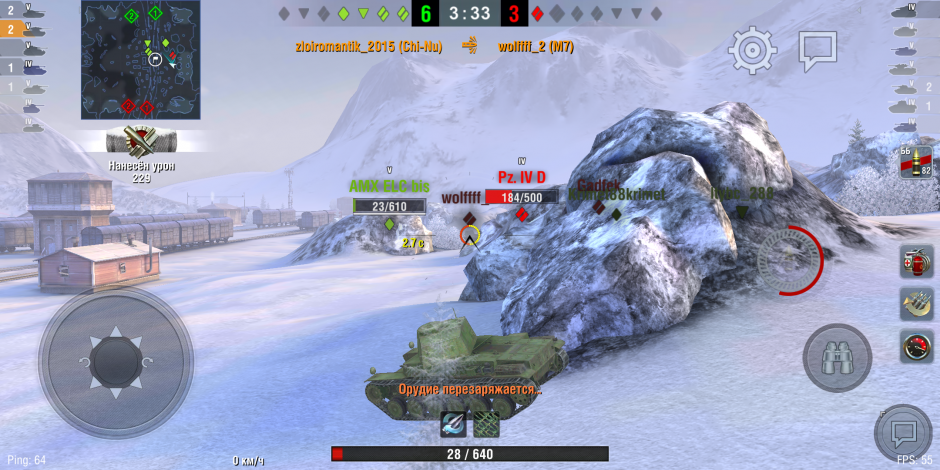940x470 pixels.
Task: Open the gear settings menu
Action: pyautogui.click(x=752, y=50)
